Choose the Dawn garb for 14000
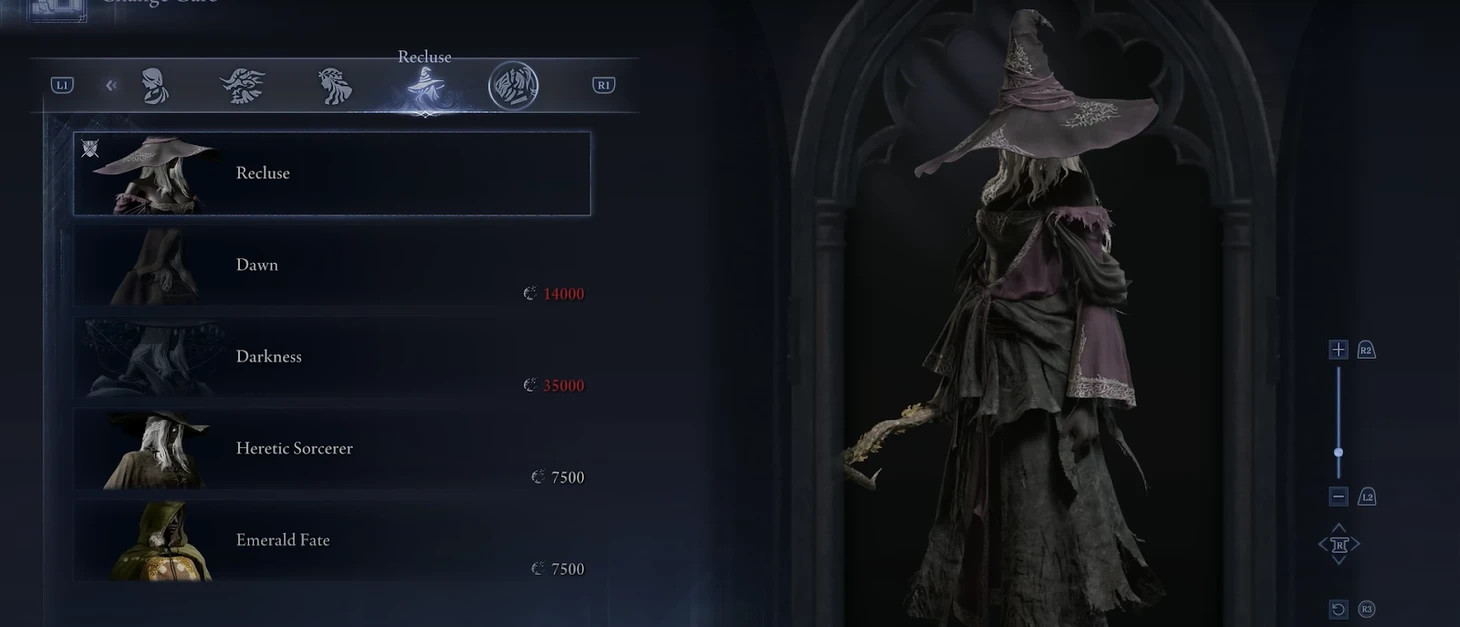The height and width of the screenshot is (627, 1460). [x=331, y=266]
